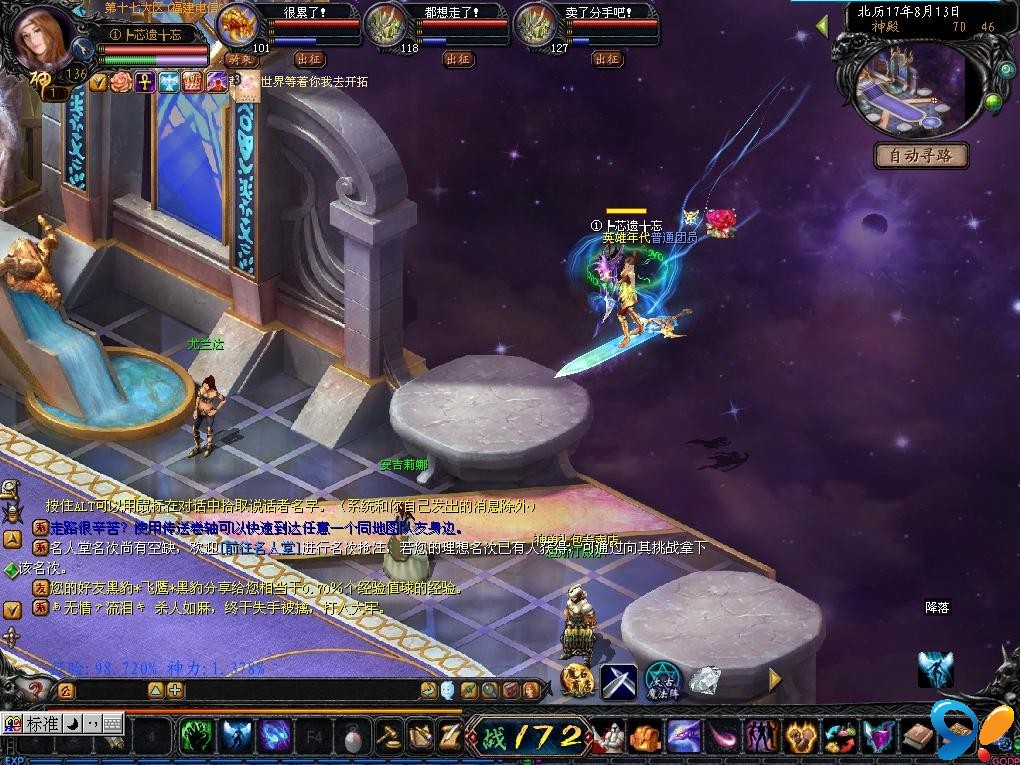This screenshot has height=765, width=1020.
Task: Click the white diamond gem icon
Action: [x=706, y=680]
